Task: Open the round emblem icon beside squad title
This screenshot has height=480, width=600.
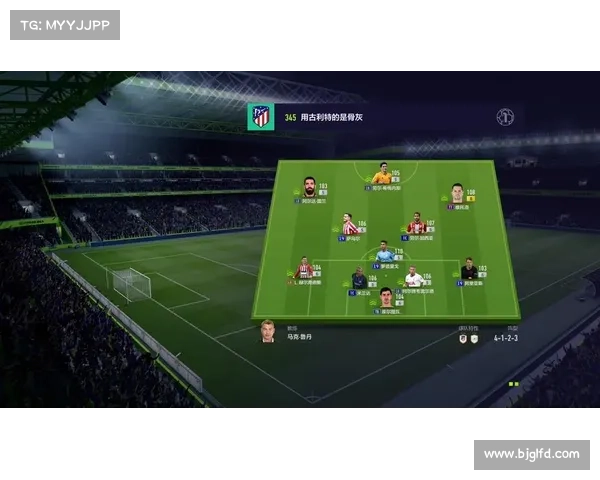Action: 505,117
